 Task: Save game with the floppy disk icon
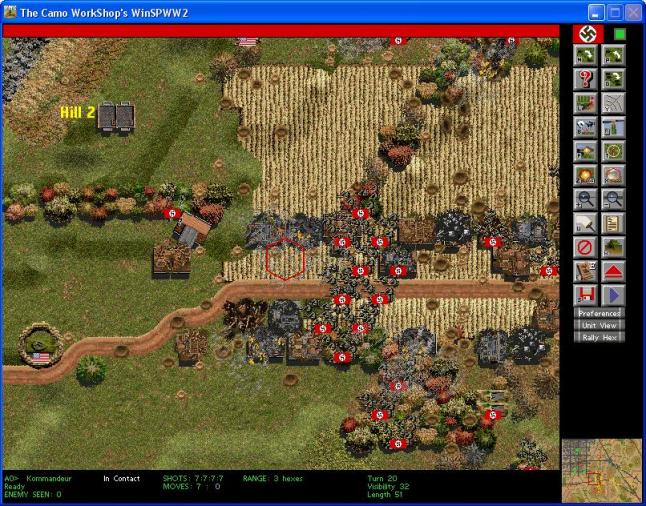coord(585,295)
